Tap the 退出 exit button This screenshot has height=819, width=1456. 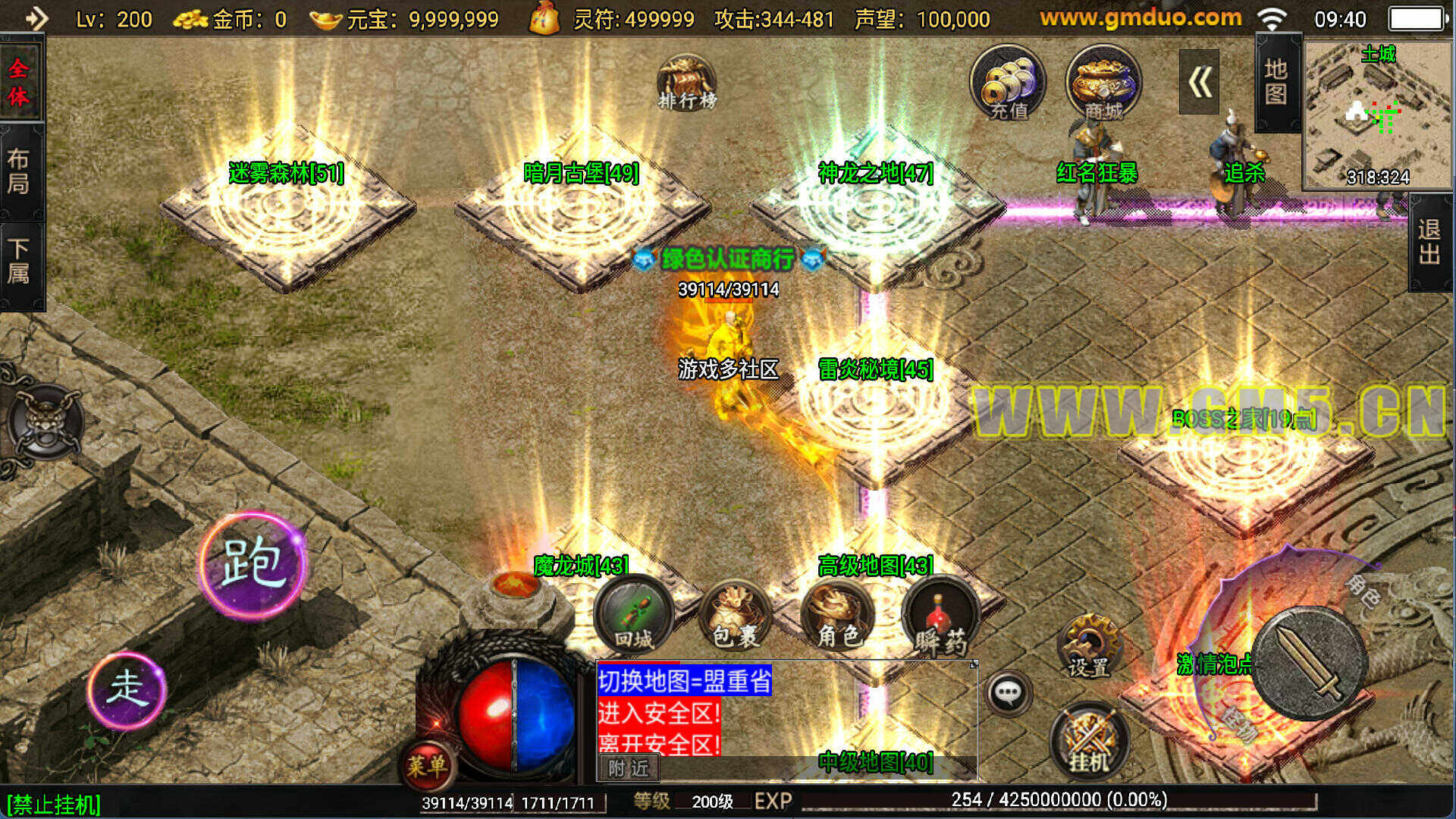[x=1430, y=241]
